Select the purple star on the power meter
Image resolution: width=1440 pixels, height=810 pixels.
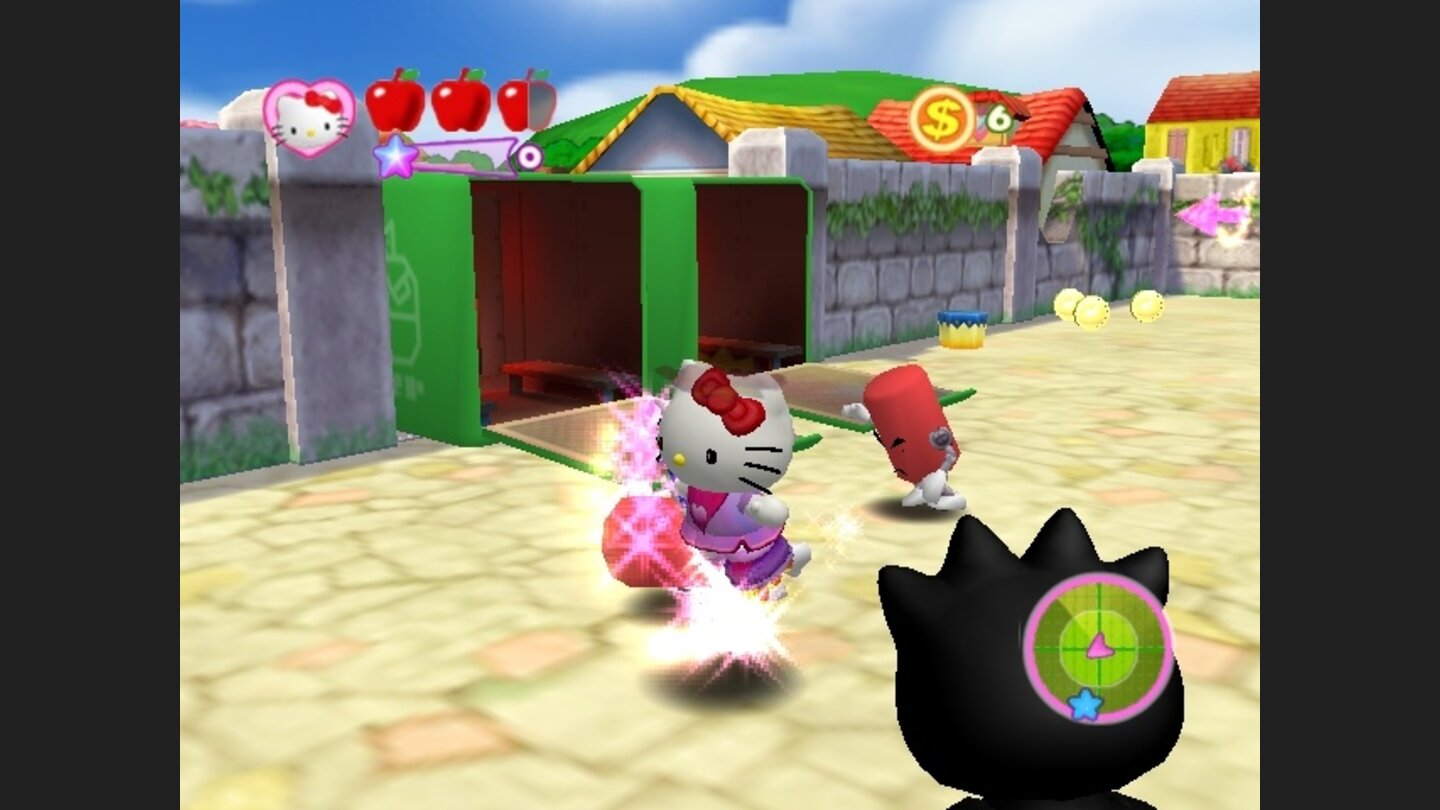point(396,156)
